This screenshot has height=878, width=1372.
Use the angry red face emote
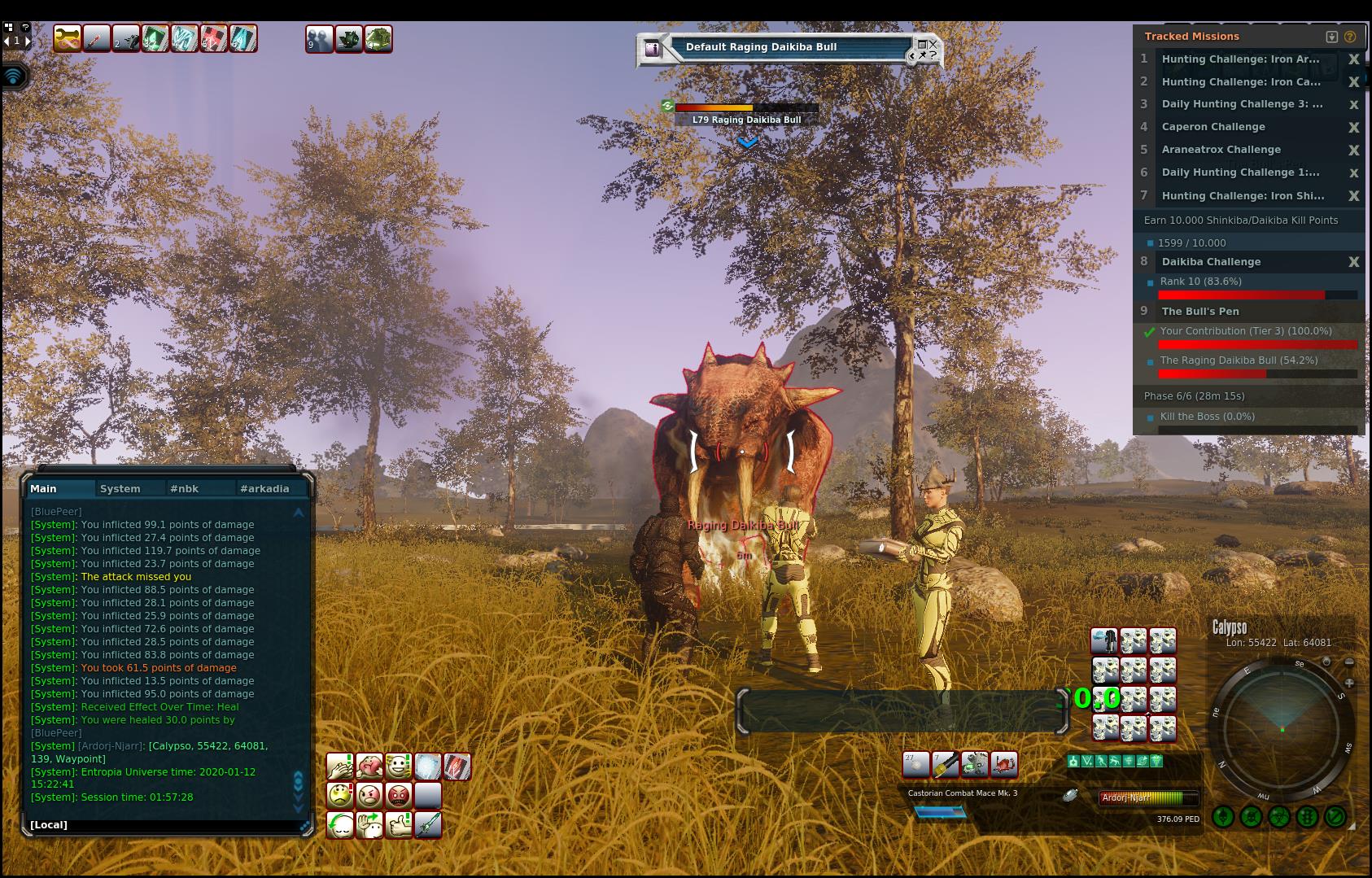click(x=399, y=795)
